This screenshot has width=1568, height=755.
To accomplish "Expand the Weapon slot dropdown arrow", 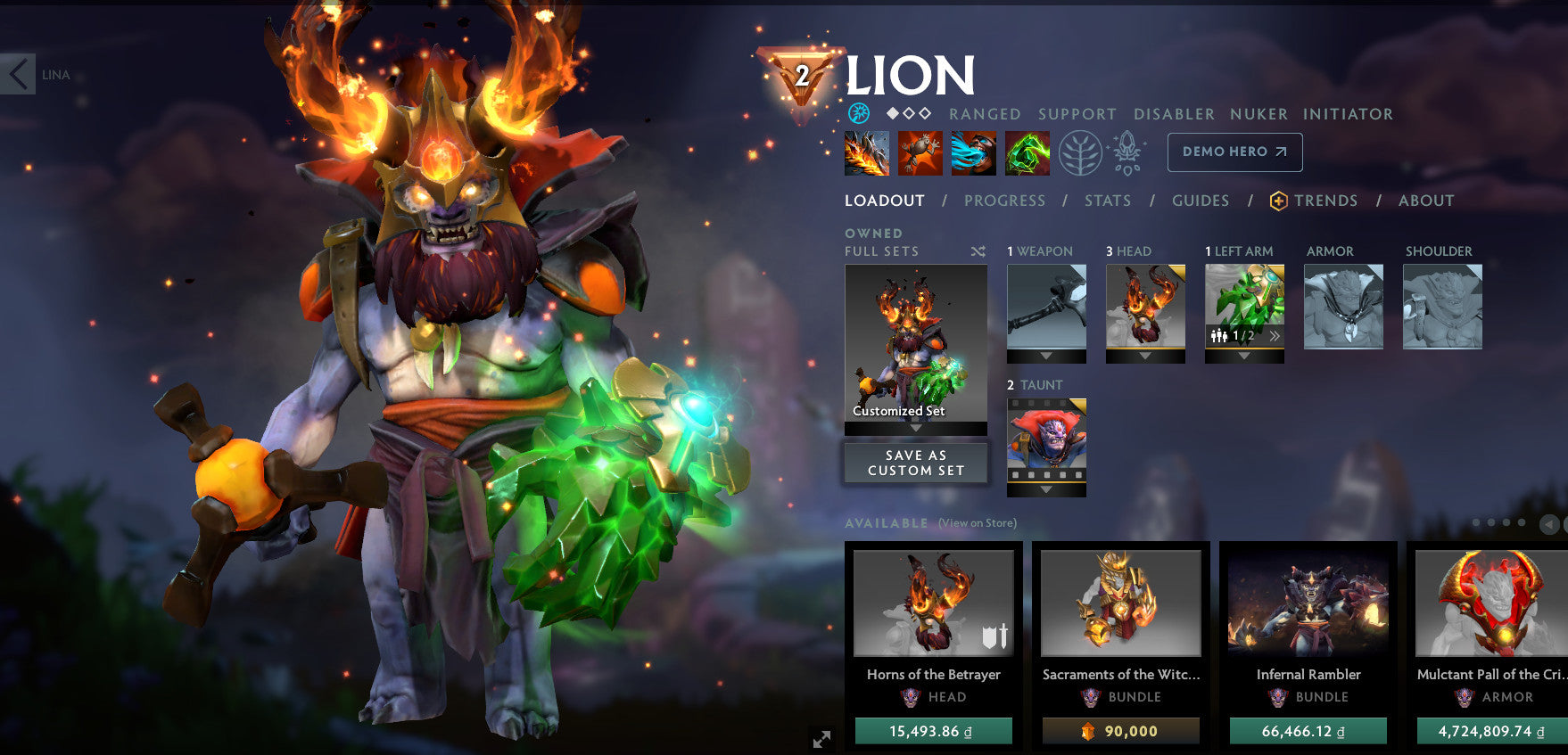I will [1045, 356].
